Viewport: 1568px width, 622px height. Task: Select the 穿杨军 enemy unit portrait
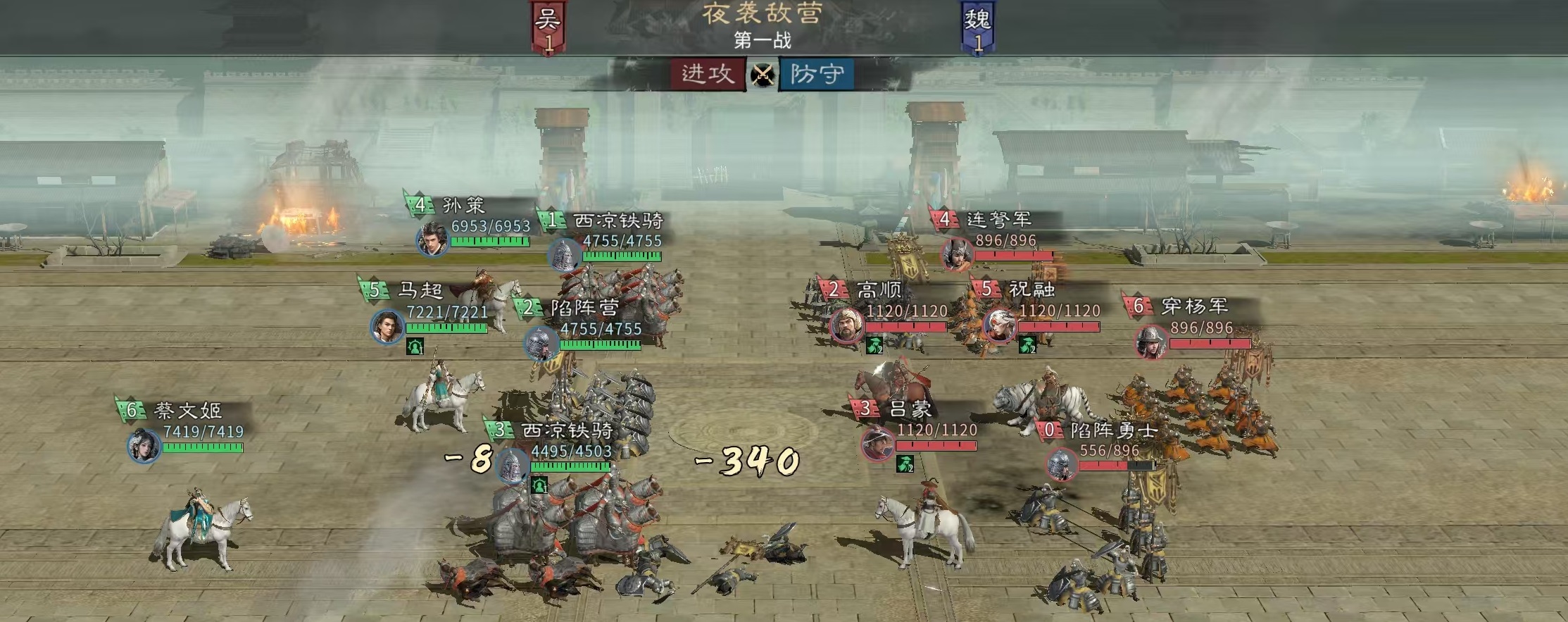(1150, 342)
